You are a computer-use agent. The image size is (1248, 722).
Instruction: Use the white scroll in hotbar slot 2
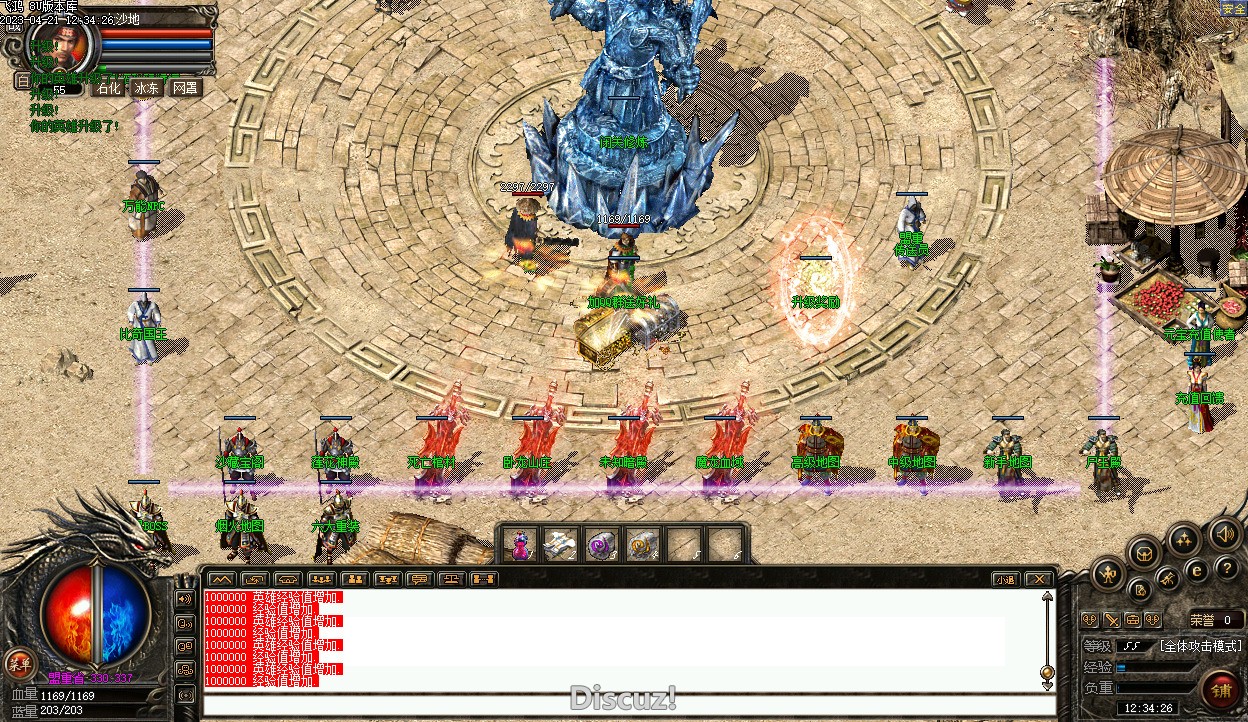pos(560,545)
